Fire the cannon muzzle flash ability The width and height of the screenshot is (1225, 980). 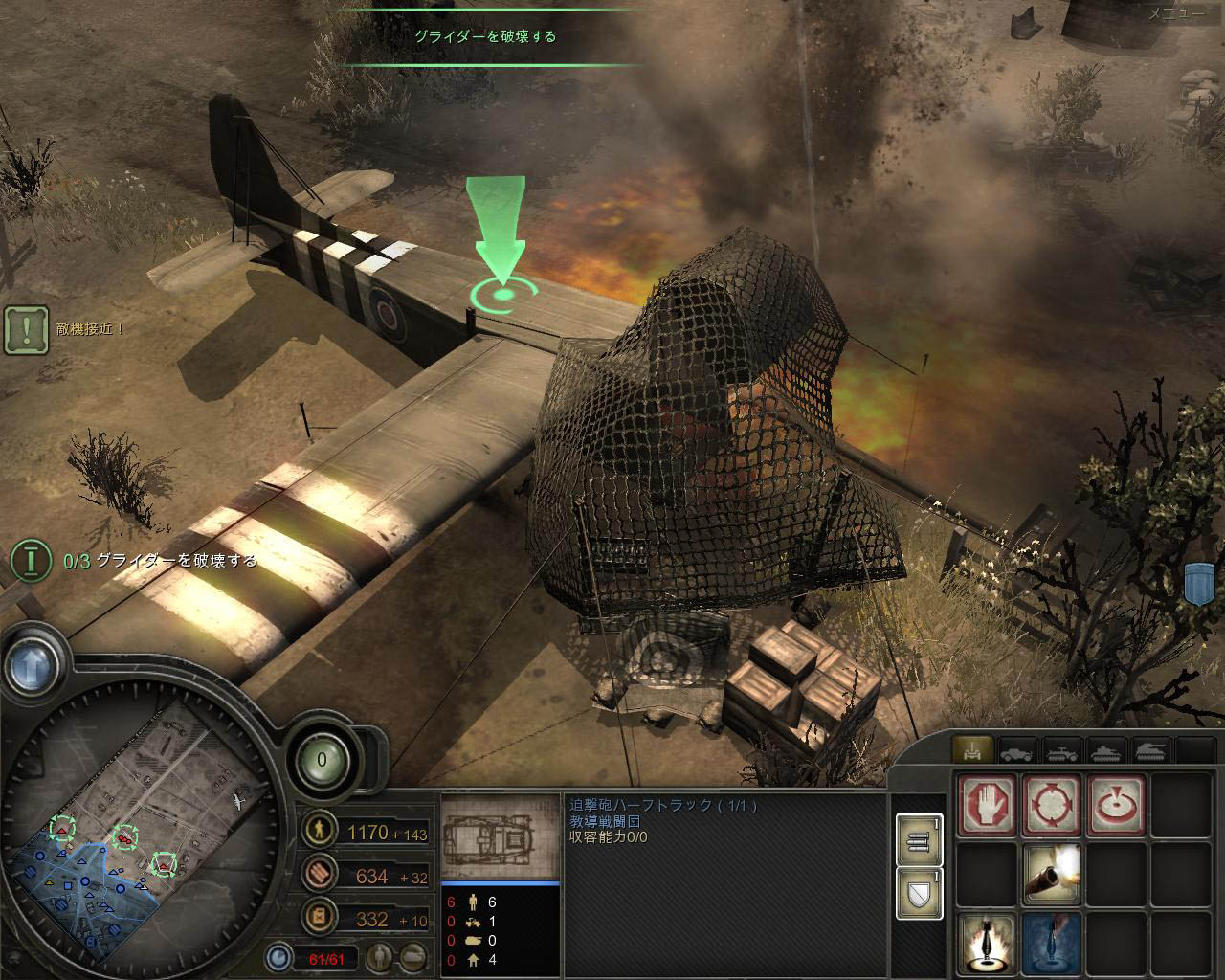1051,872
